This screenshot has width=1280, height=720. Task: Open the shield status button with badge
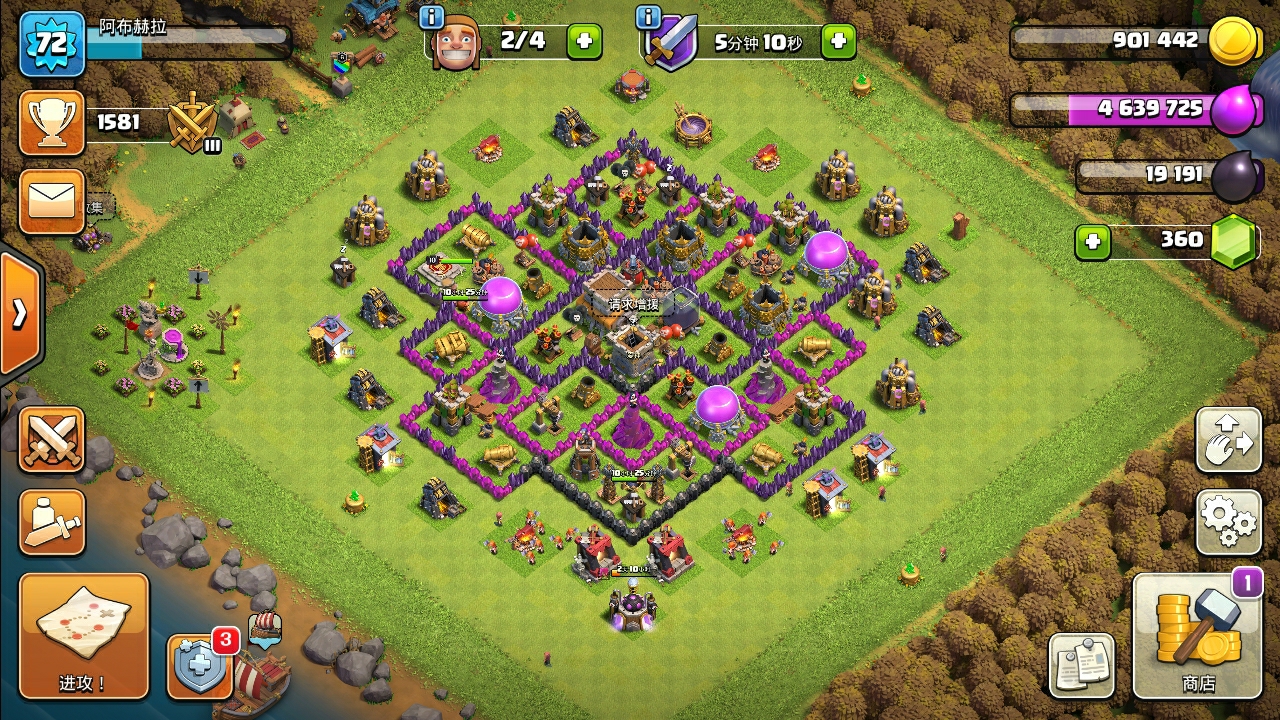click(x=200, y=665)
